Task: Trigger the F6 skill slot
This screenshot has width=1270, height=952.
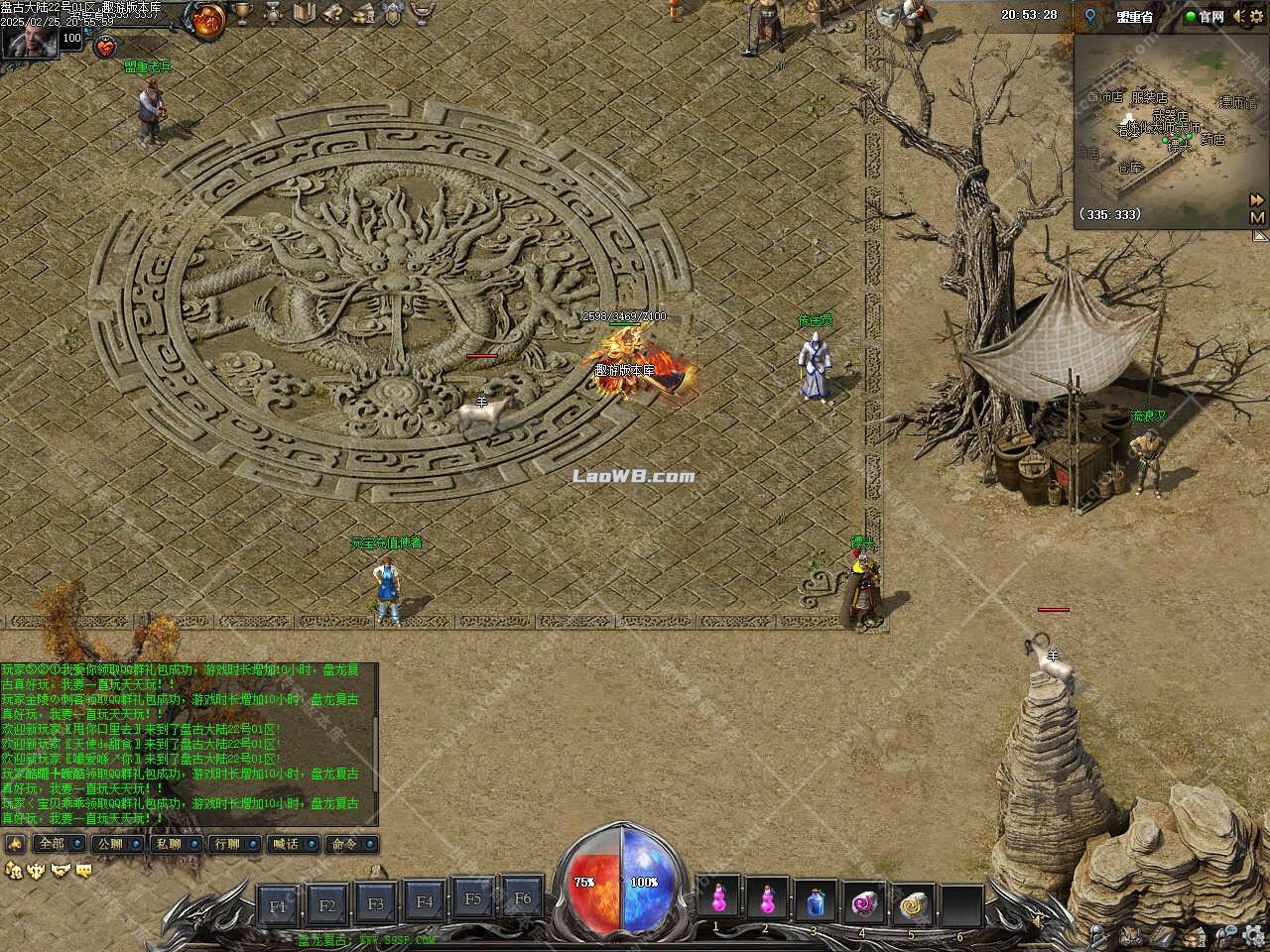Action: click(x=522, y=898)
